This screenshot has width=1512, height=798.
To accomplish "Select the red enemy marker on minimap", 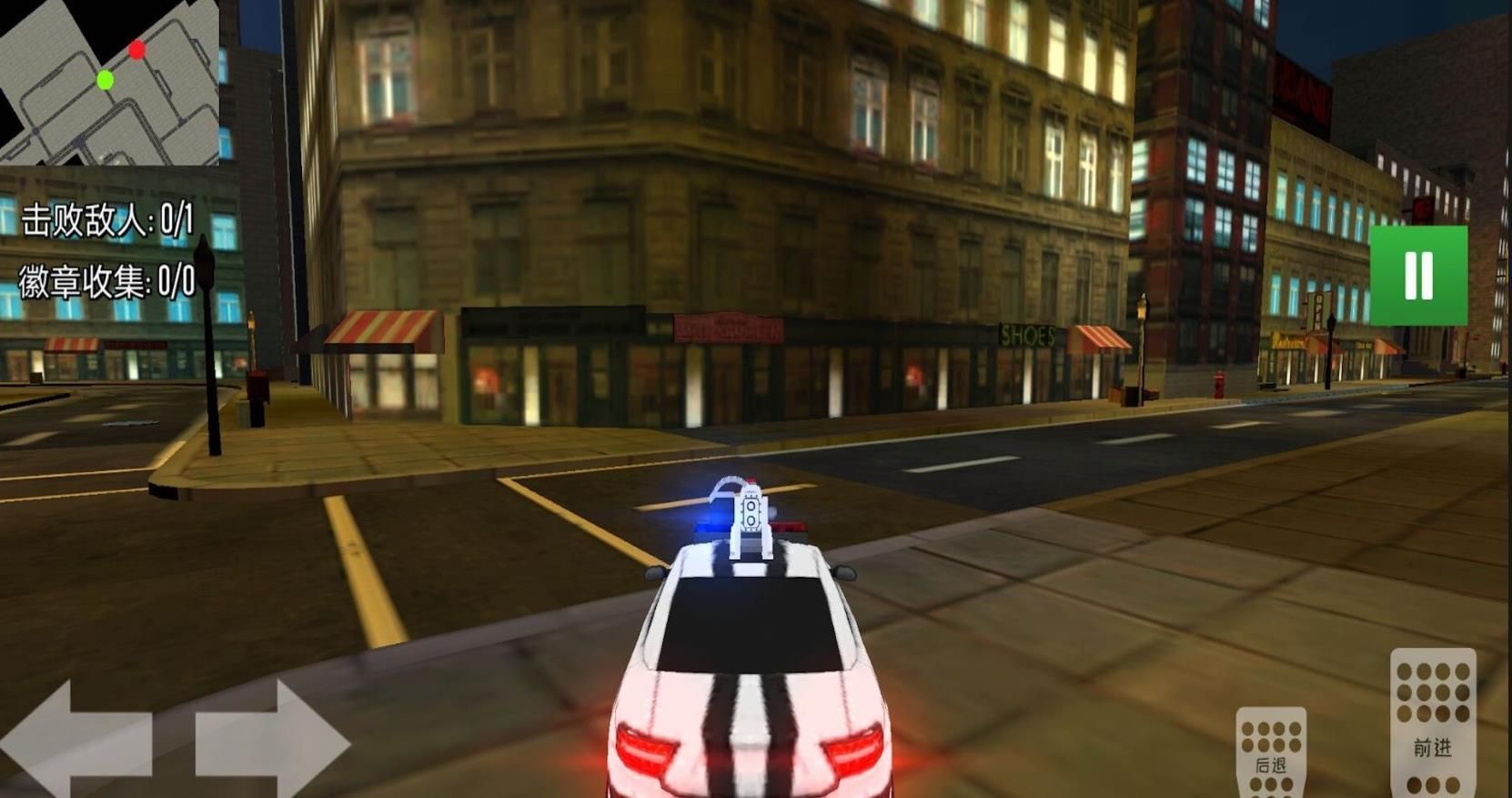I will [x=138, y=52].
